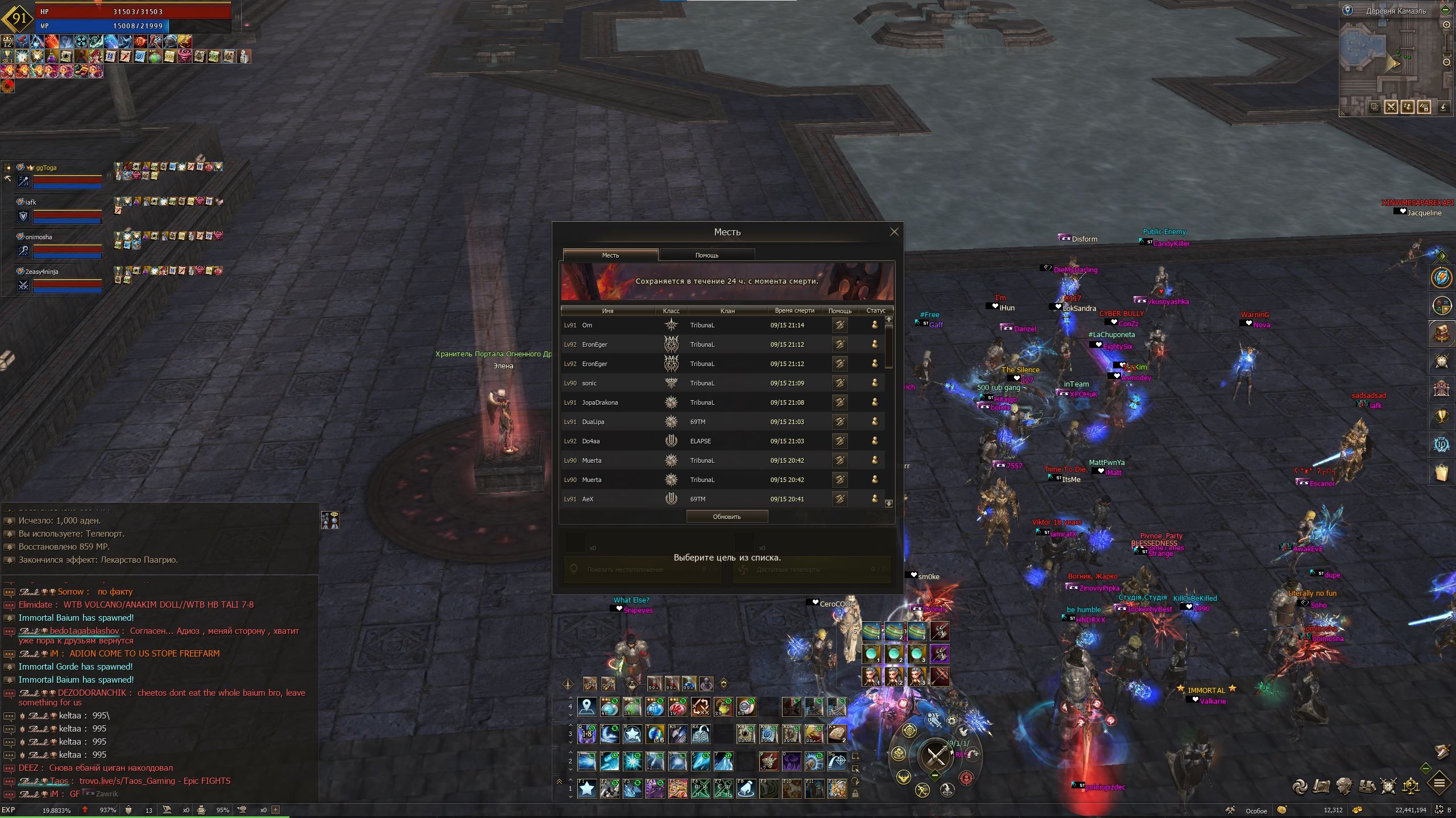This screenshot has height=818, width=1456.
Task: Activate the F8 hand pickup action
Action: point(746,788)
